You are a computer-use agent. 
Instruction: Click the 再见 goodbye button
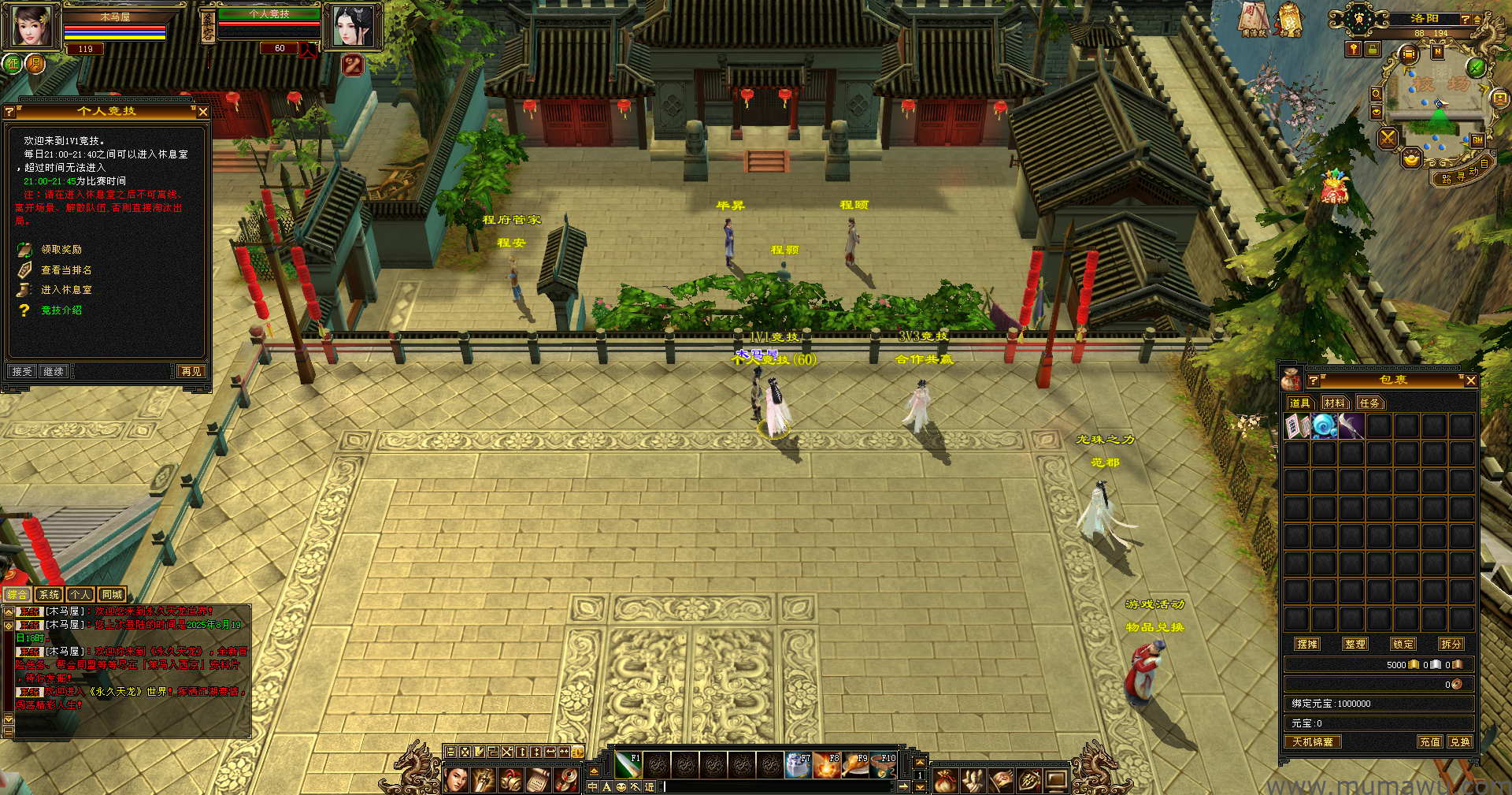191,371
